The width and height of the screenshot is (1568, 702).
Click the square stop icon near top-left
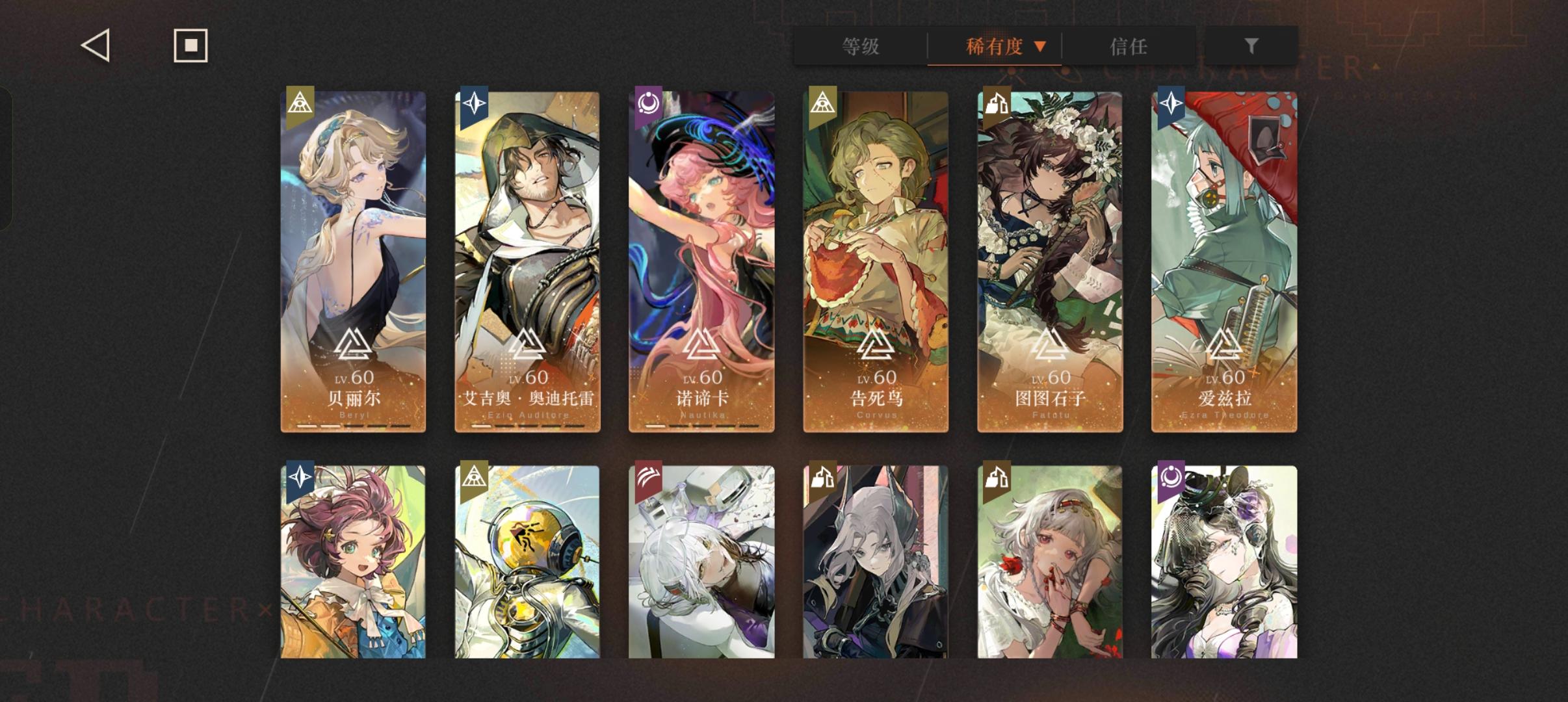(190, 45)
